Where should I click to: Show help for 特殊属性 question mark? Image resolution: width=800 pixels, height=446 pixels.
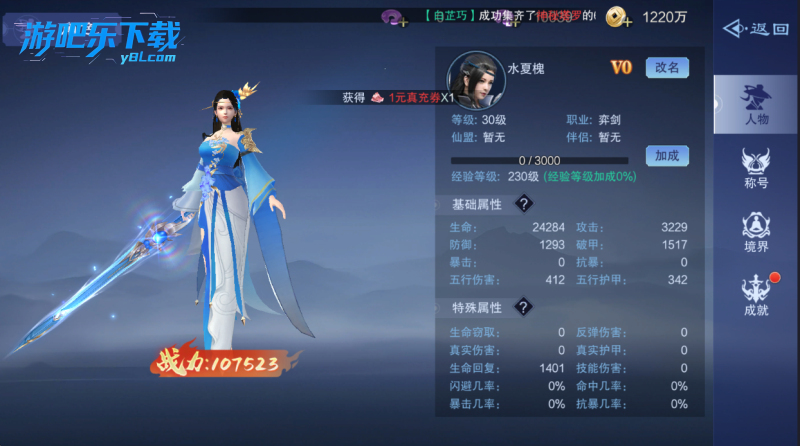pos(523,307)
